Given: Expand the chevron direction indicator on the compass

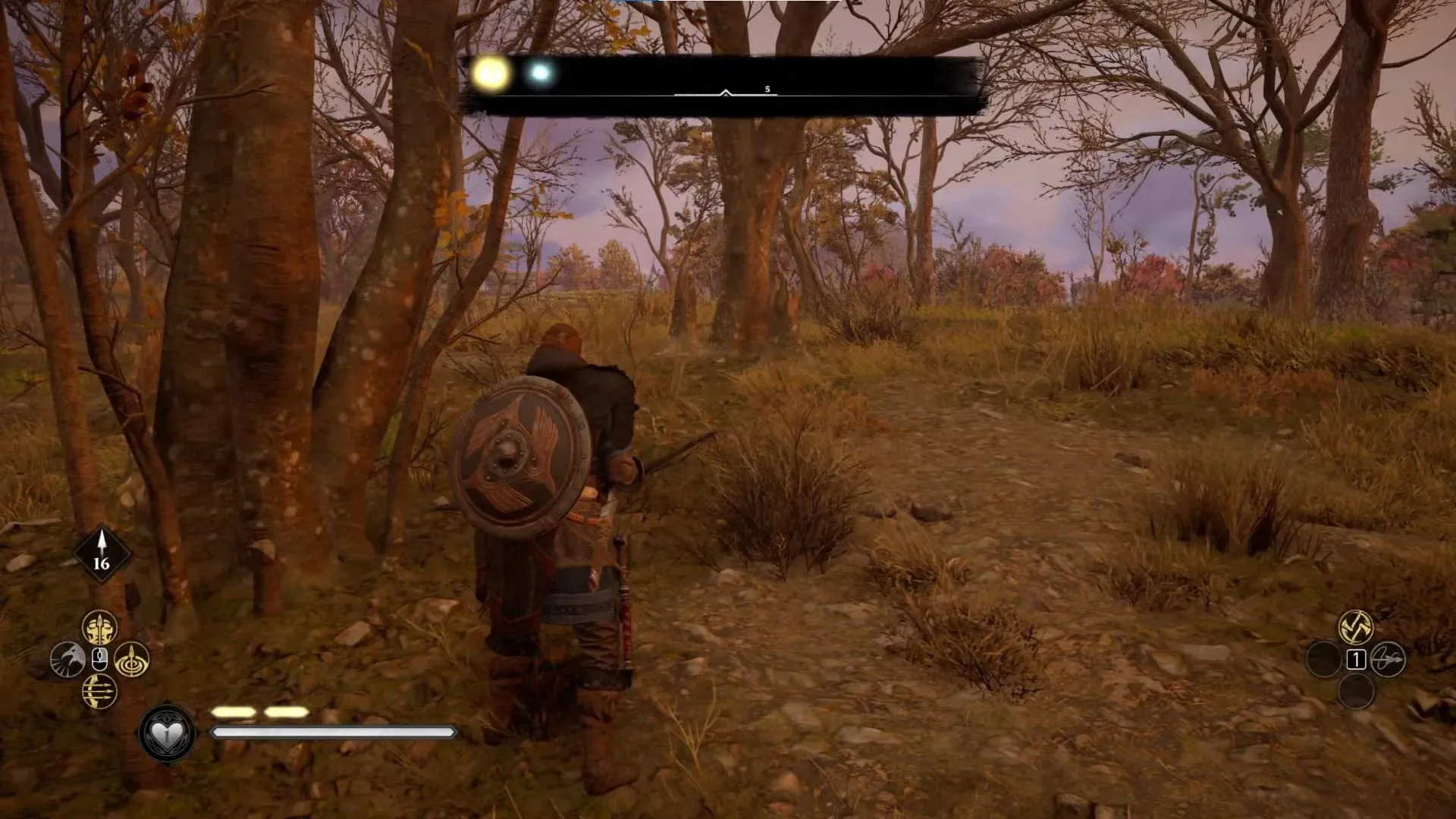Looking at the screenshot, I should (725, 93).
